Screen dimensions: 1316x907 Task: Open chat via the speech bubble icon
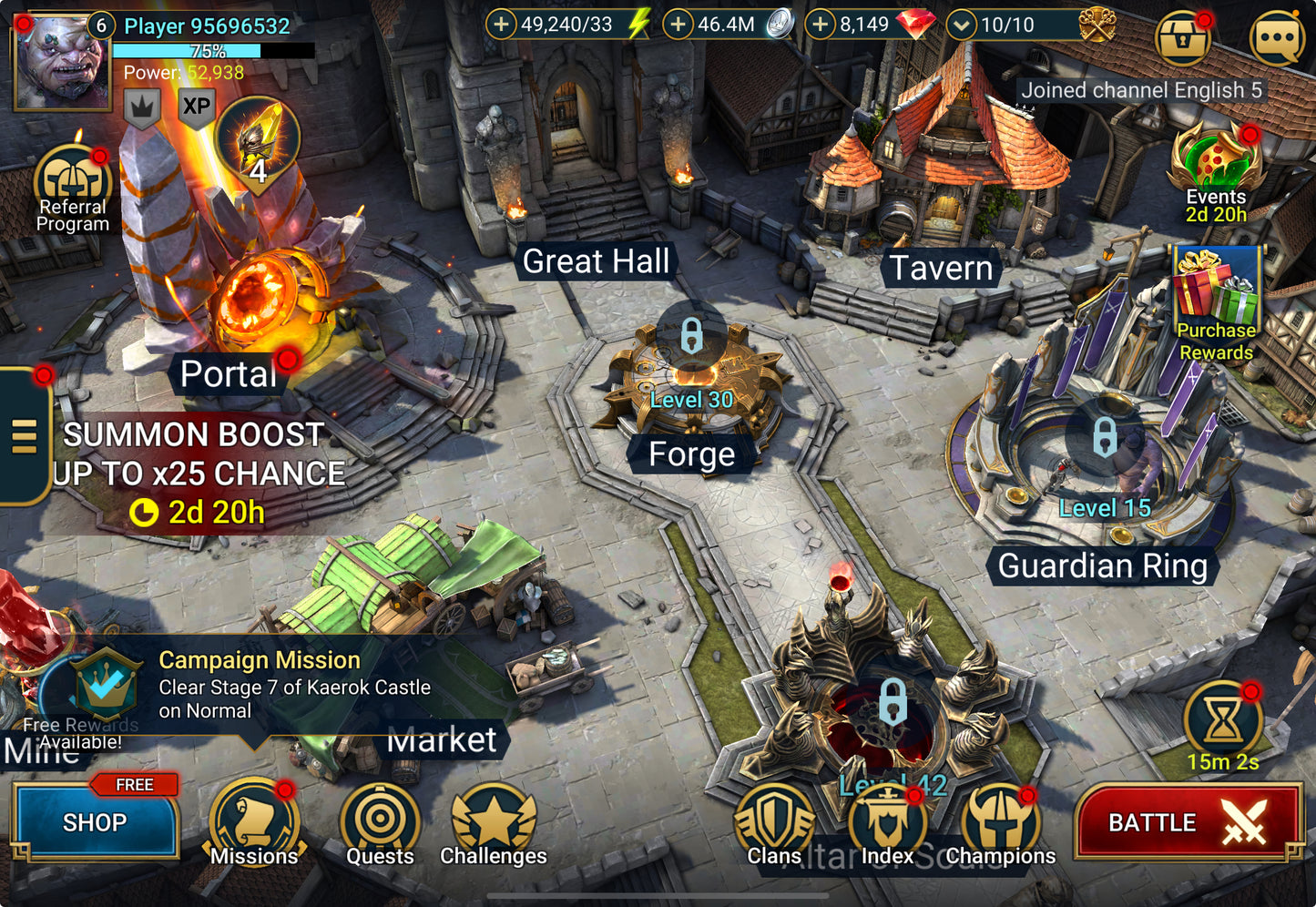coord(1277,37)
